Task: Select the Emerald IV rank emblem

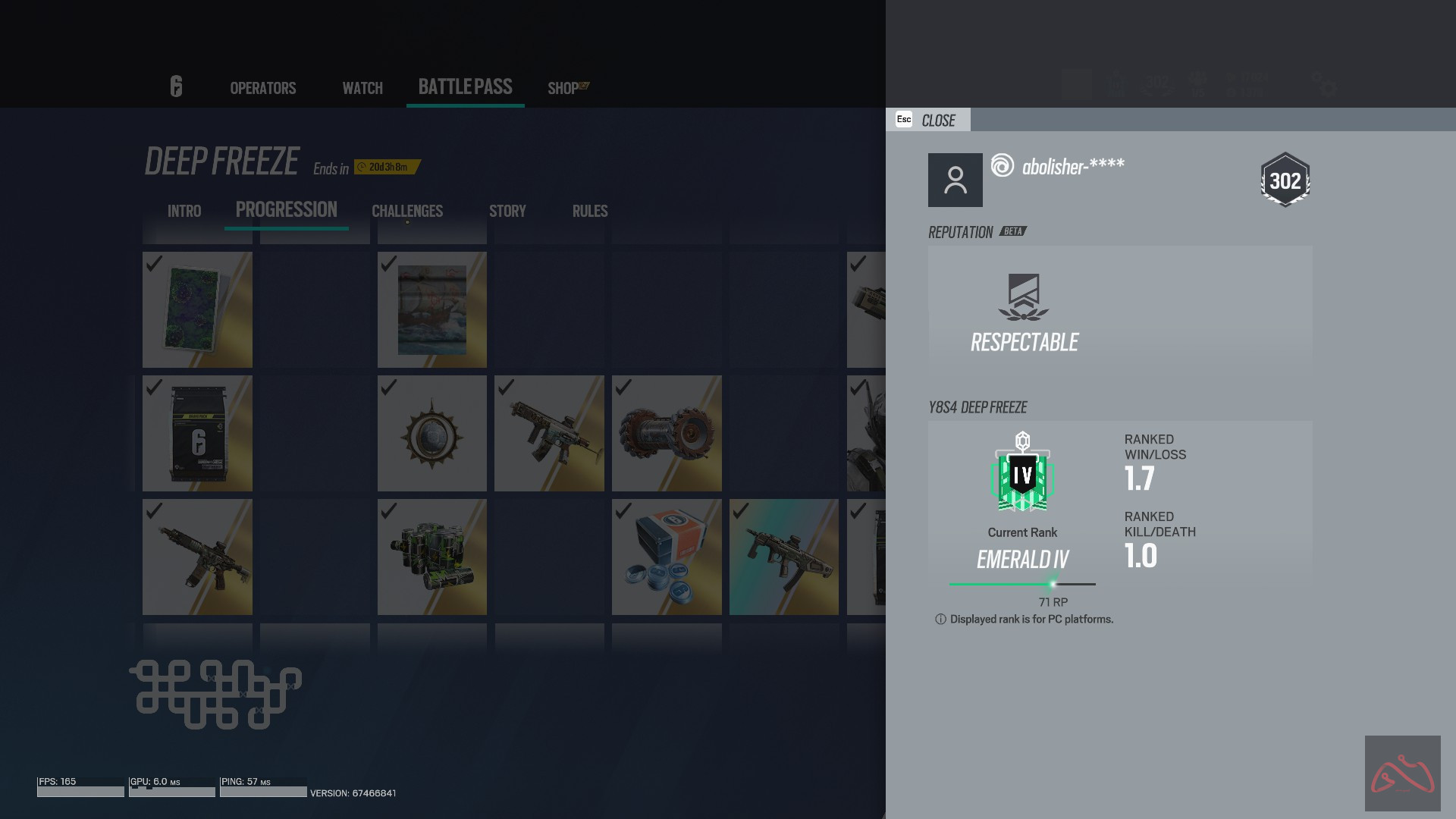Action: (1022, 472)
